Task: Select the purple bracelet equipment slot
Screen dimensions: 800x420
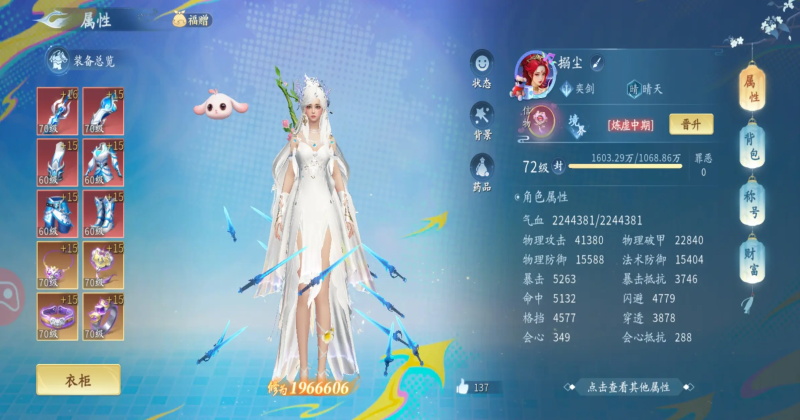Action: click(x=56, y=313)
